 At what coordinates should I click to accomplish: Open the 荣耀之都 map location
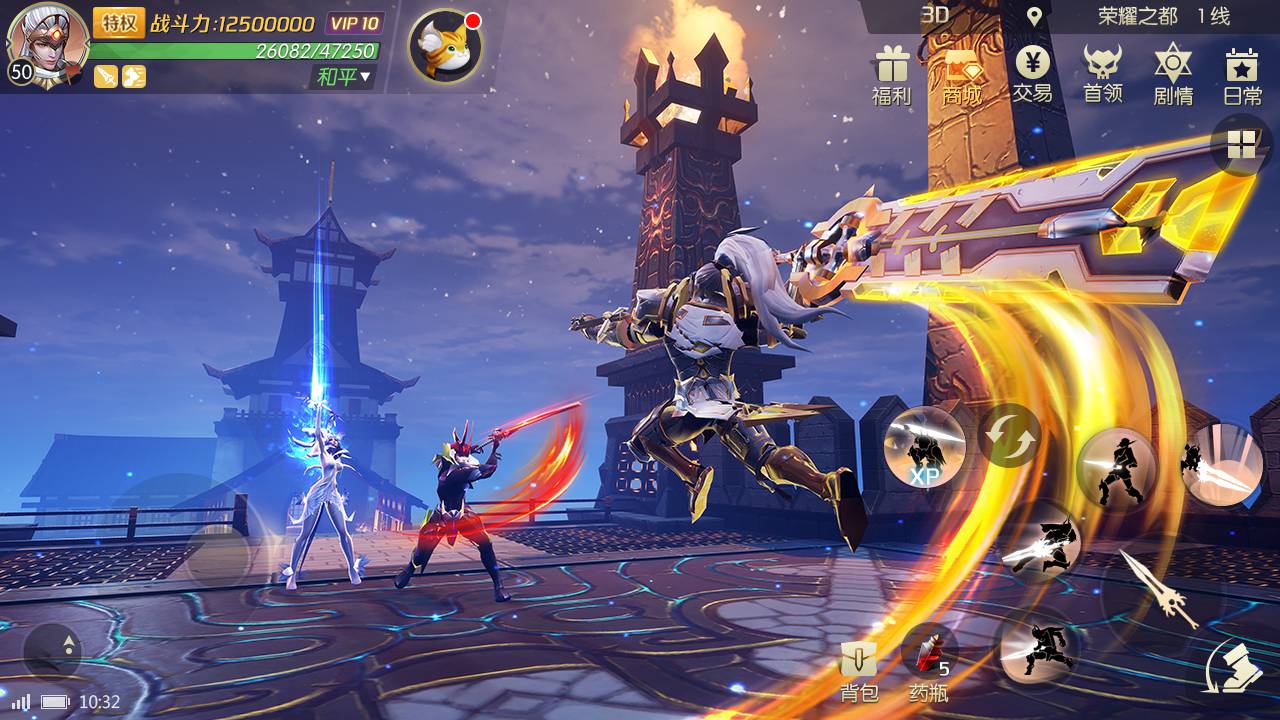1137,16
